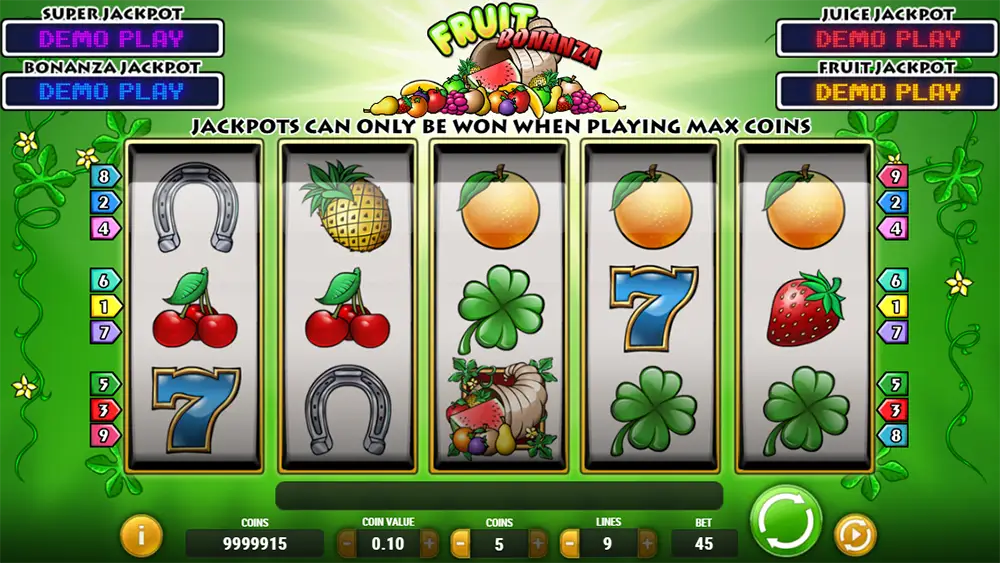Decrease the coin value
The height and width of the screenshot is (563, 1000).
[347, 543]
